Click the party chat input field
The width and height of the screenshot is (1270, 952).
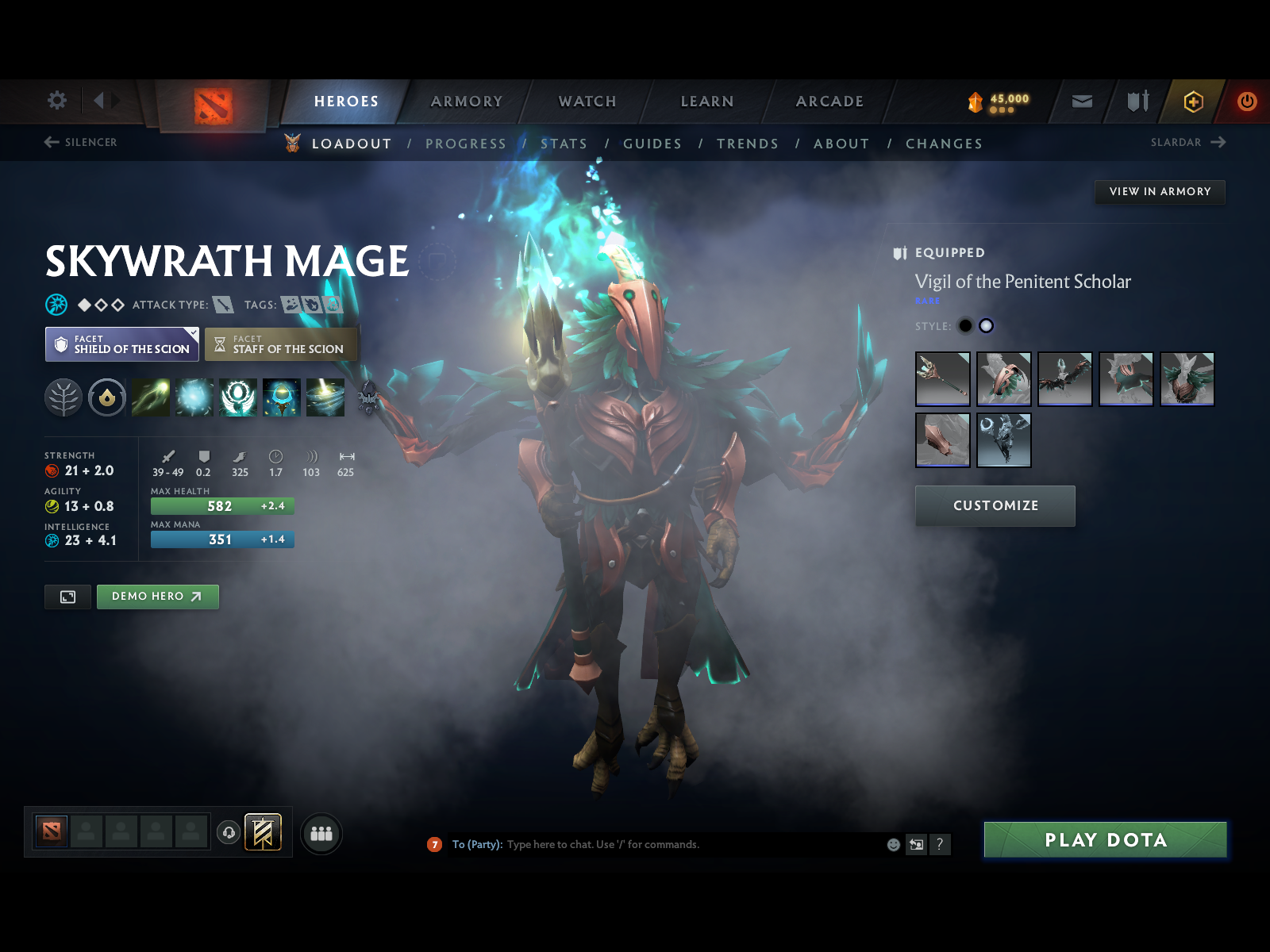(675, 844)
